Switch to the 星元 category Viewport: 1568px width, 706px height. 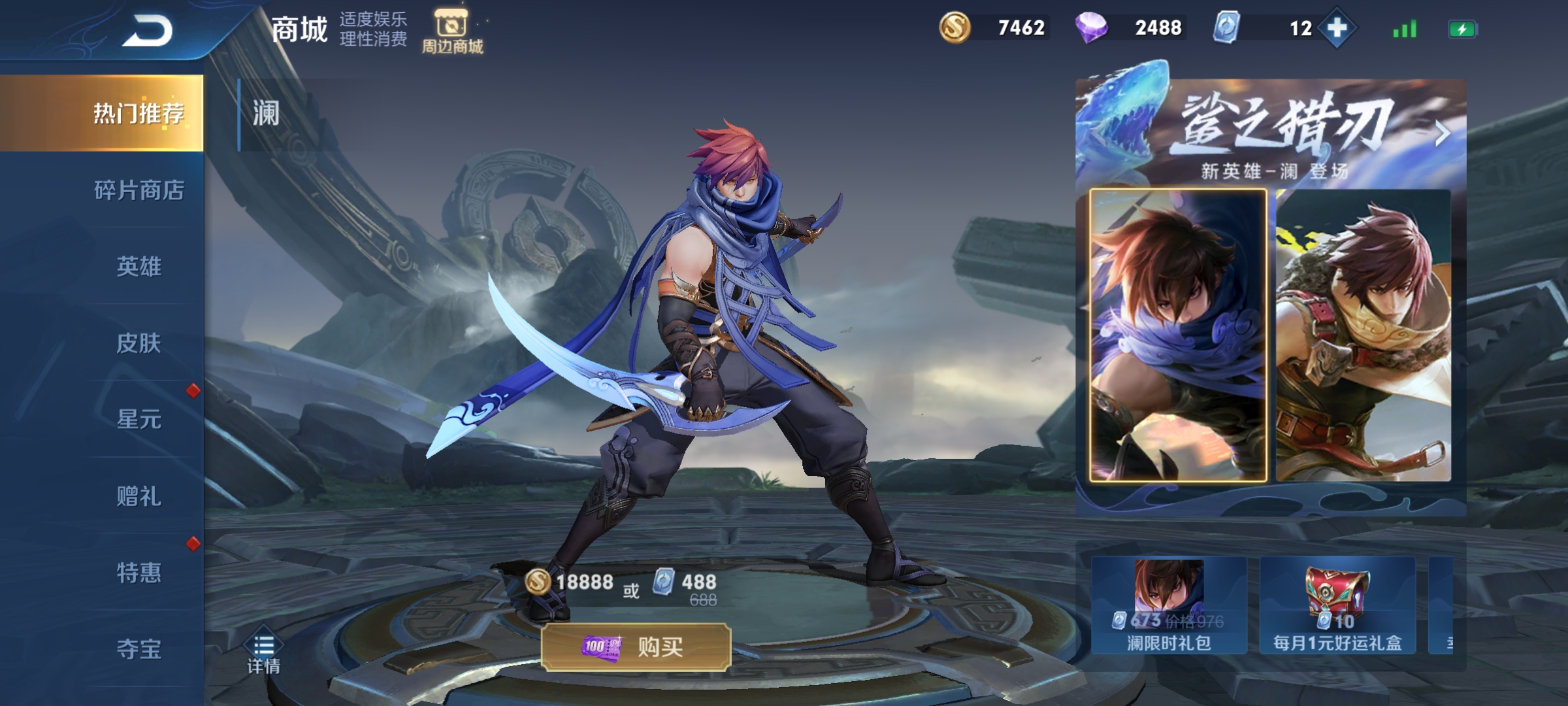[x=139, y=419]
